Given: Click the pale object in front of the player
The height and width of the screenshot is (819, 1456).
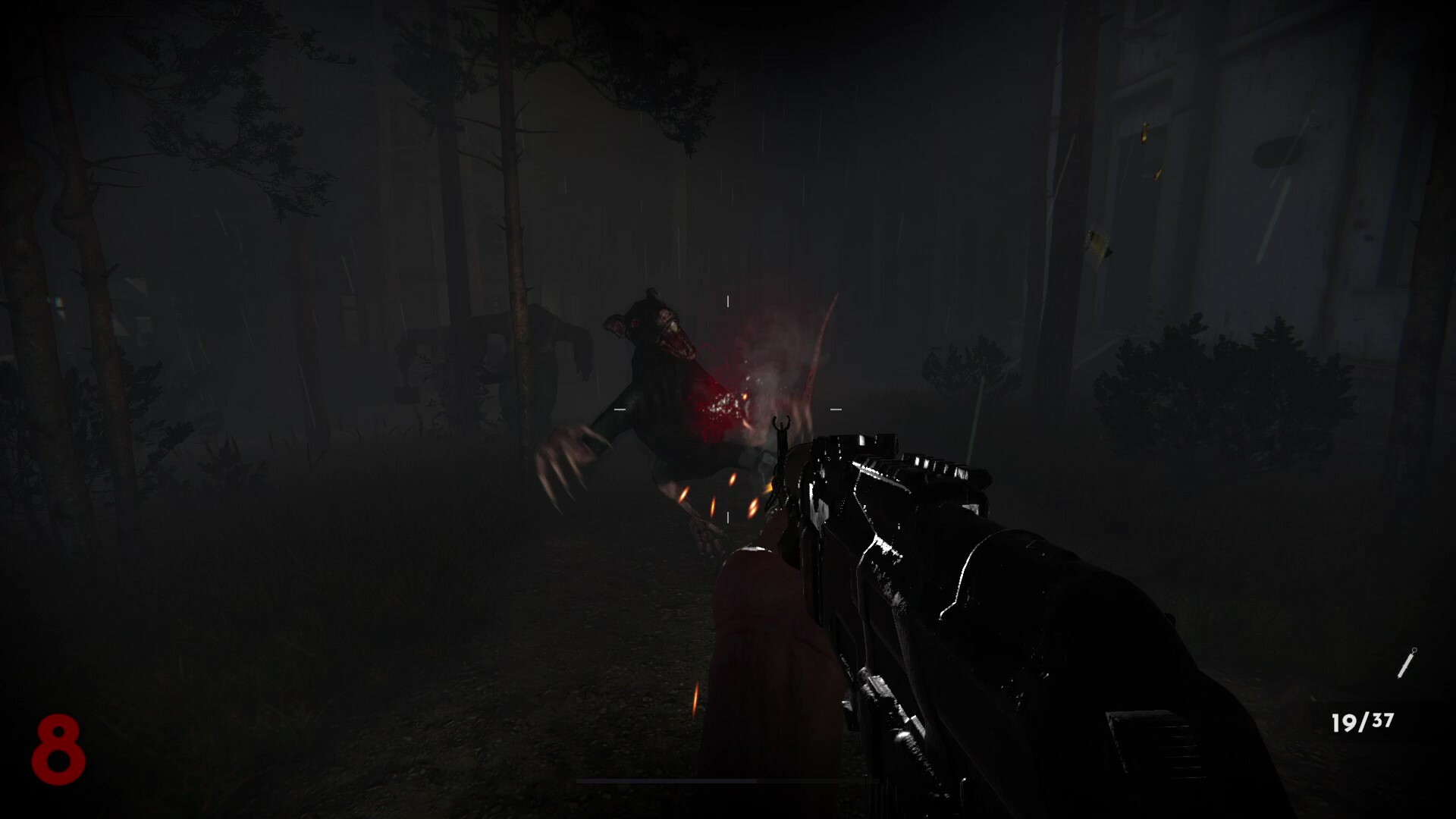Looking at the screenshot, I should [x=758, y=645].
